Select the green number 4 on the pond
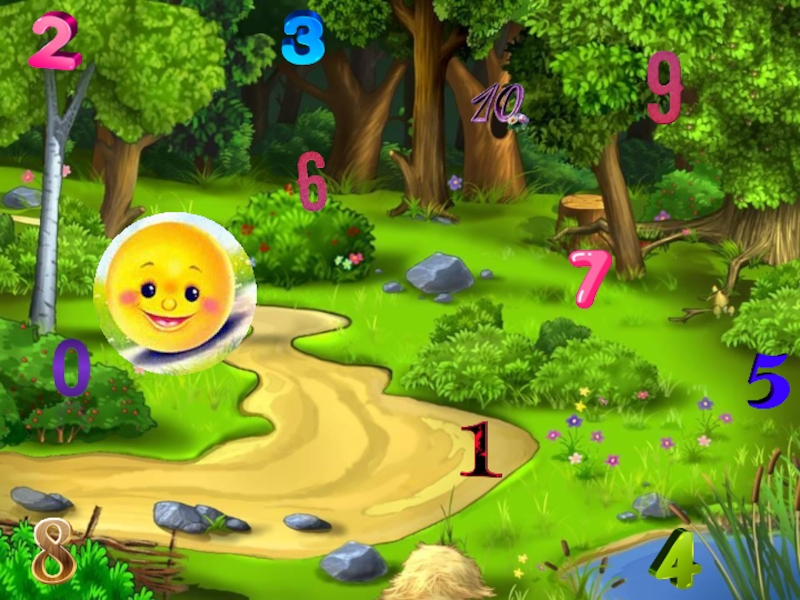Screen dimensions: 800x600 pos(676,562)
